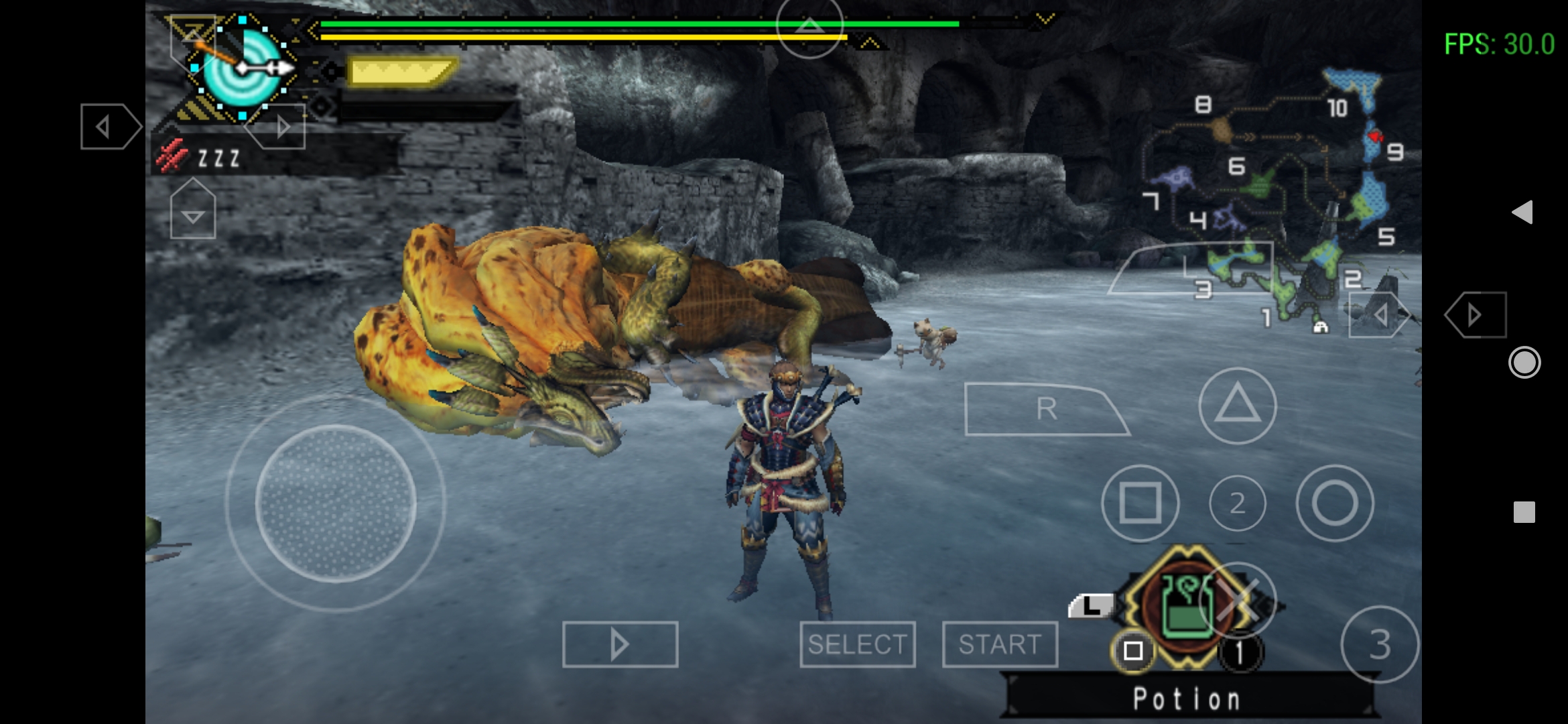
Task: Tap the Triangle touch button
Action: click(x=1237, y=406)
